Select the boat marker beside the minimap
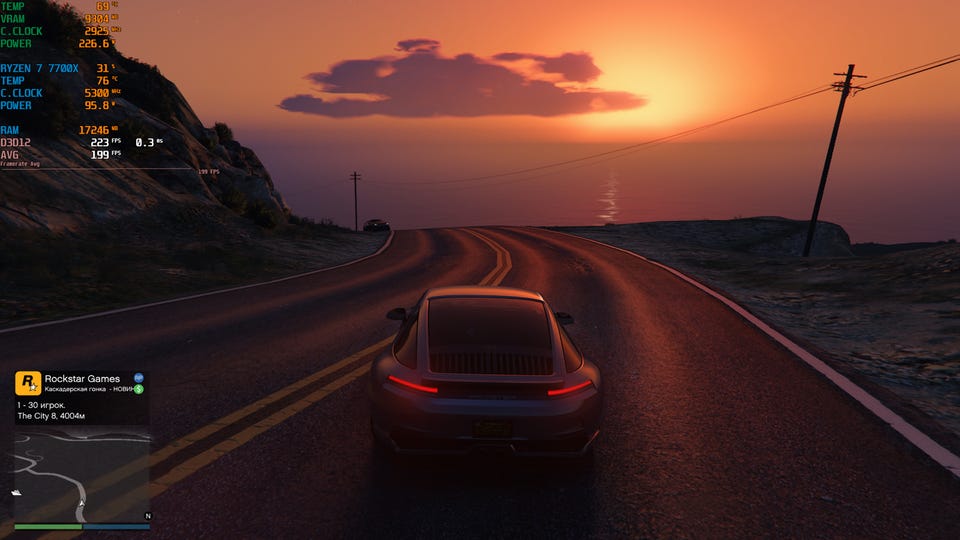 [16, 493]
